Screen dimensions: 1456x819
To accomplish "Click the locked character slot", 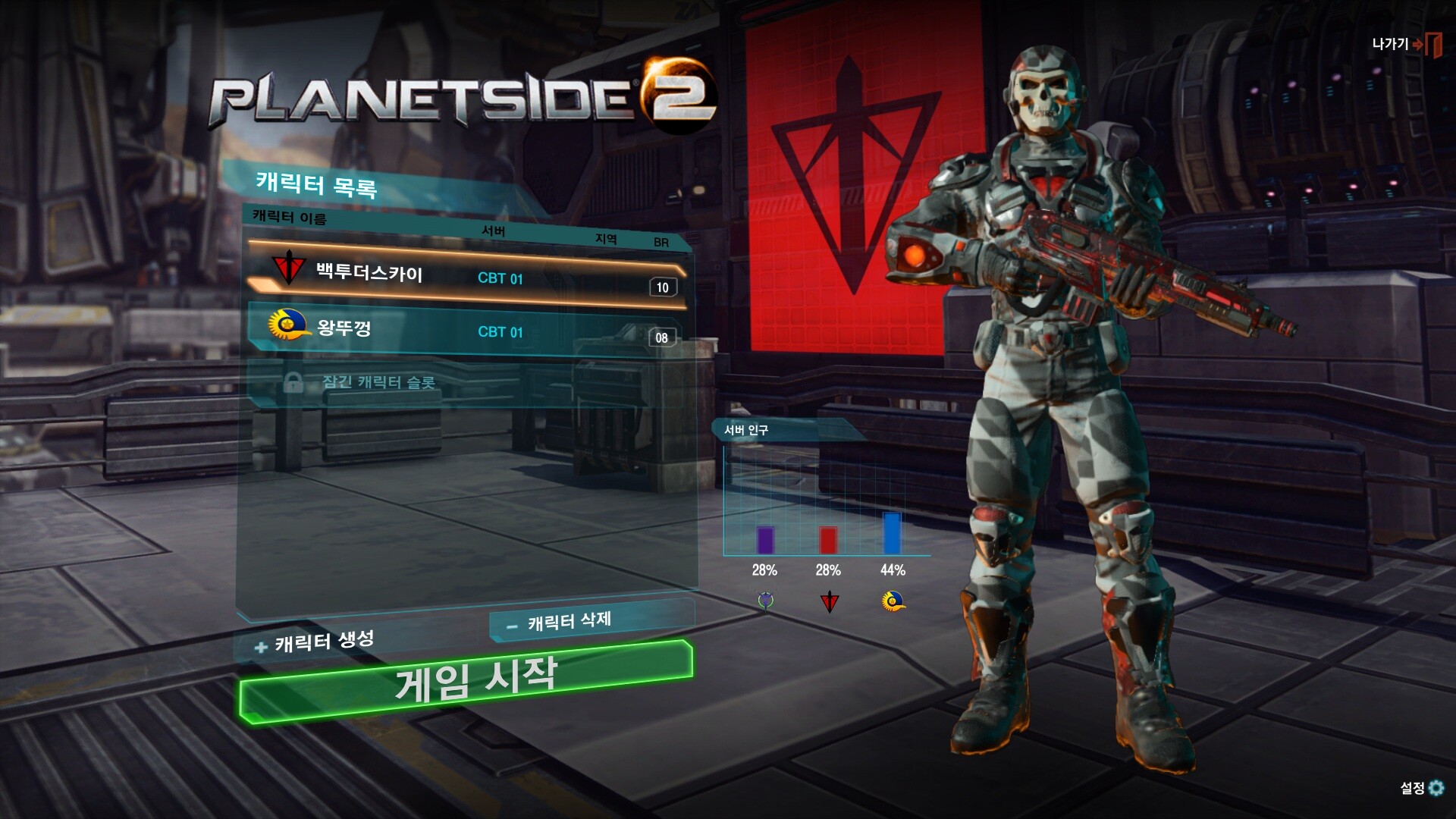I will pos(379,382).
